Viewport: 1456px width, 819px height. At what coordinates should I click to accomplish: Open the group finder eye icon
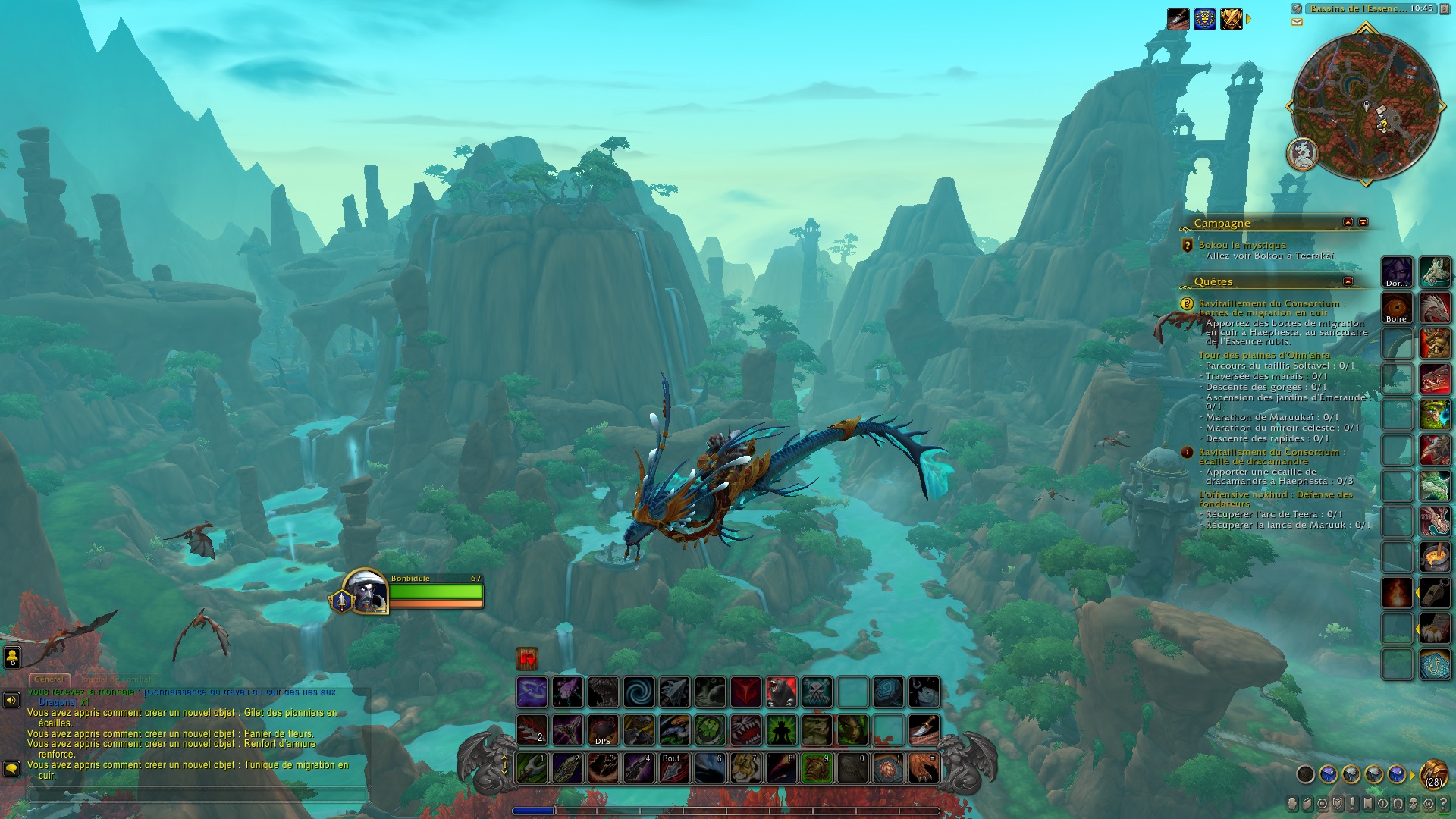[x=1382, y=805]
